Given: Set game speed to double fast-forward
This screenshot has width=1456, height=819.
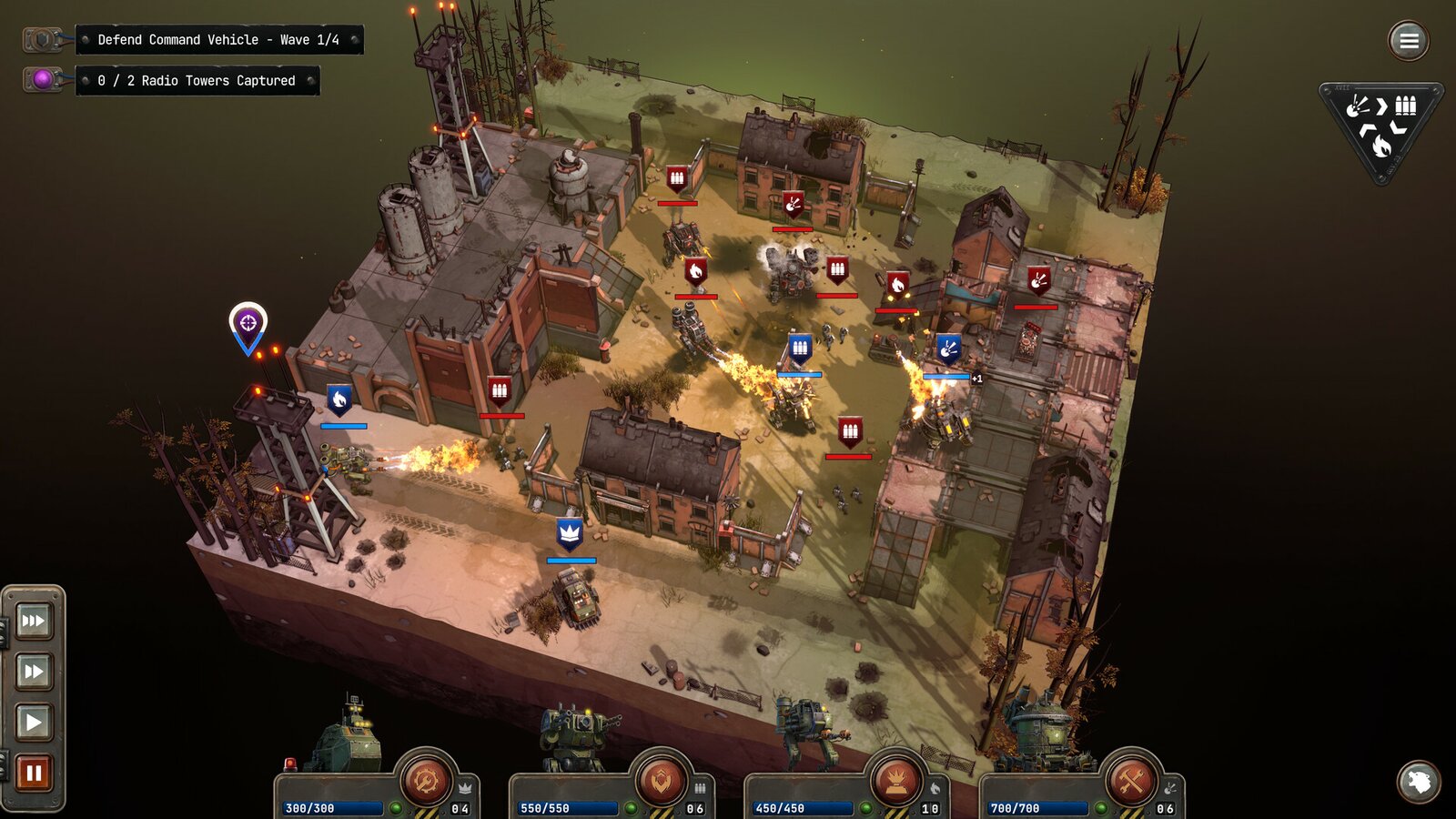Looking at the screenshot, I should tap(34, 672).
